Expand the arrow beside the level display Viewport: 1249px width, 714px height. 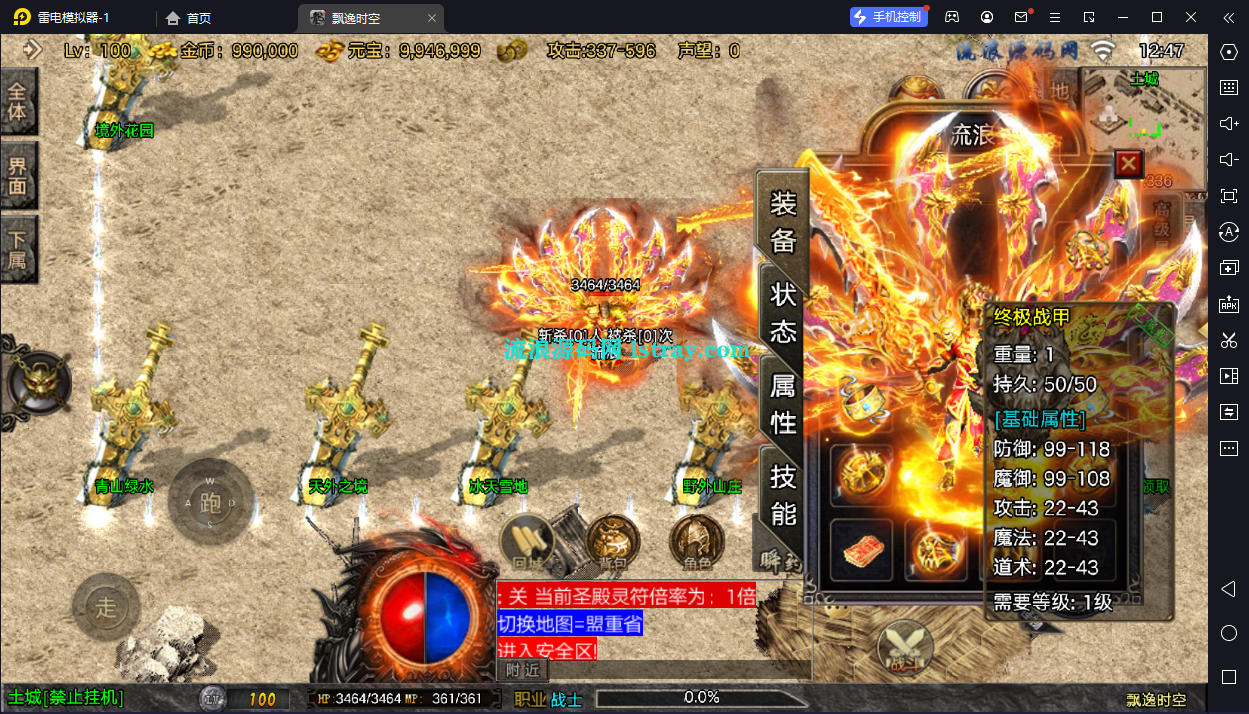[x=31, y=49]
